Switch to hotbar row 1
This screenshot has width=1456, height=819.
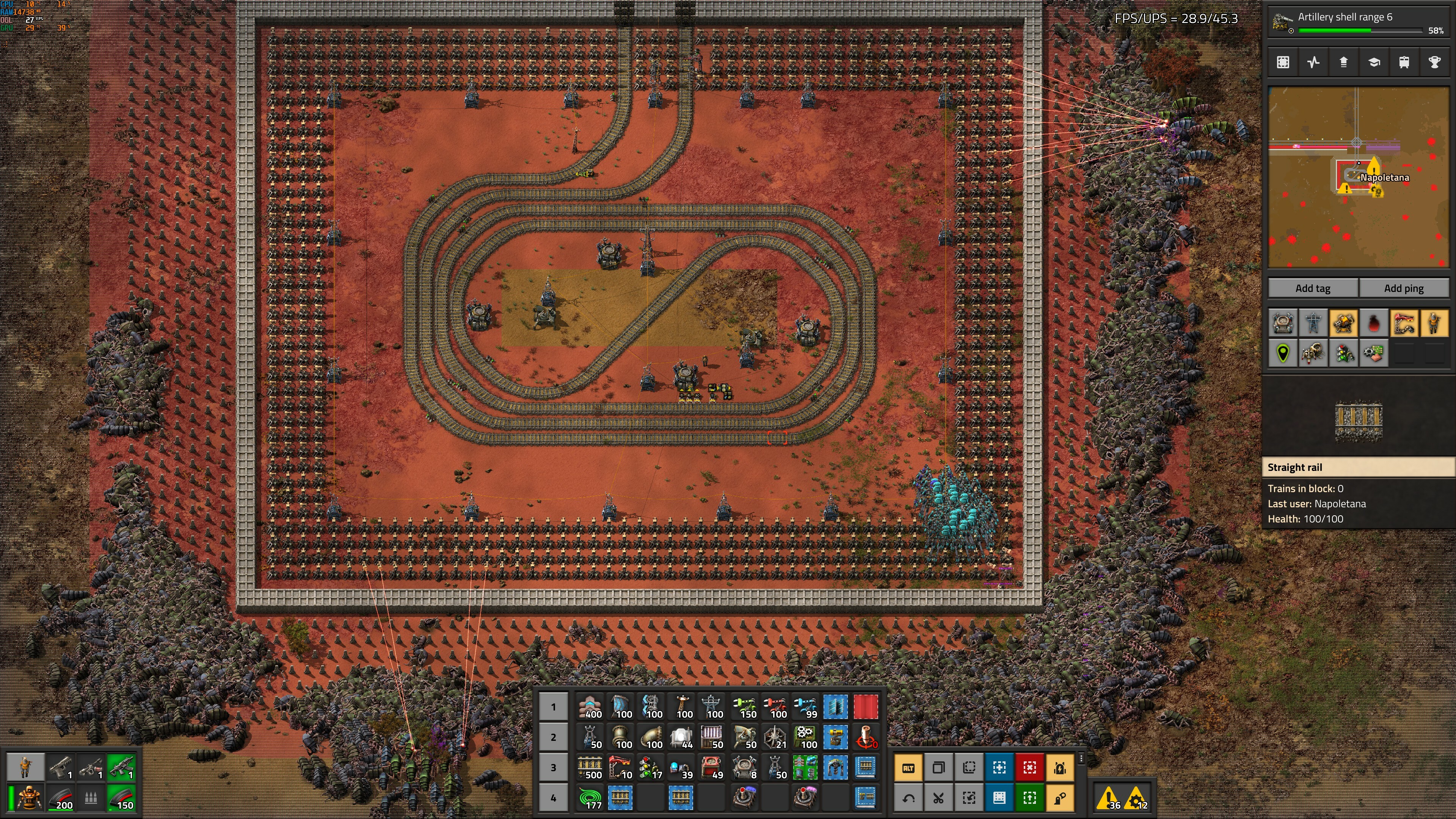553,706
